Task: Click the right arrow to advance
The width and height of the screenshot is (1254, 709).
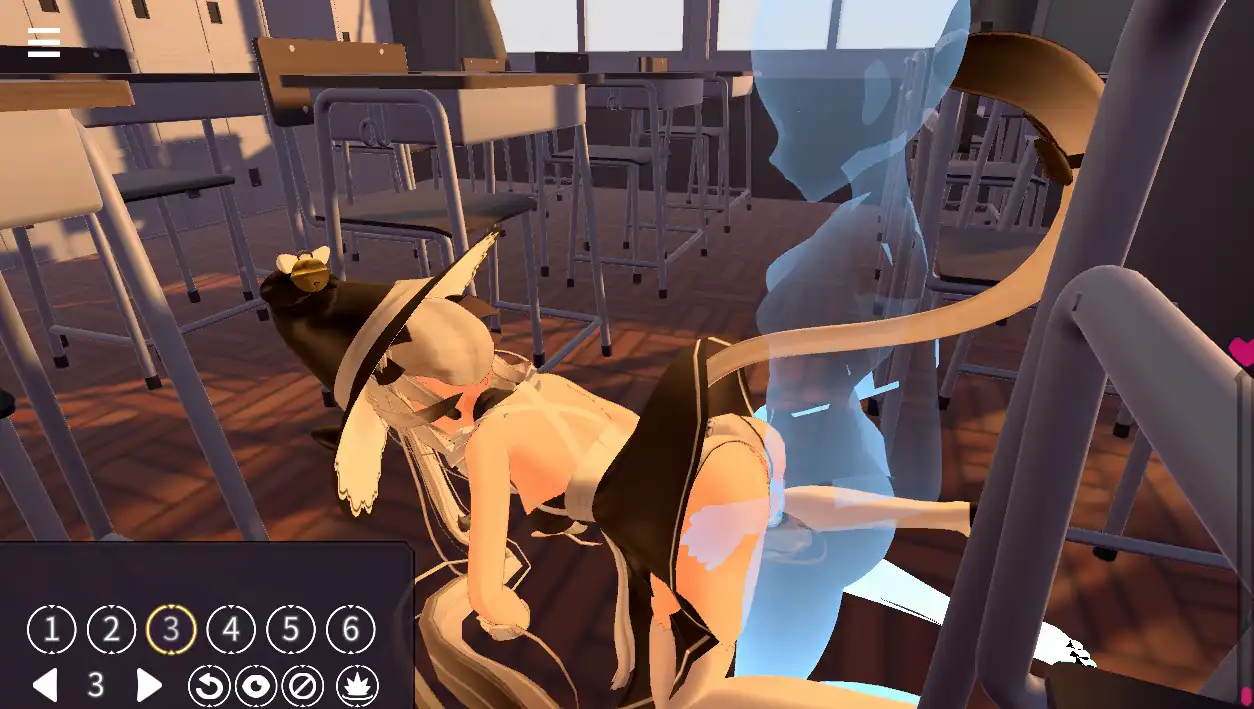Action: pyautogui.click(x=149, y=685)
